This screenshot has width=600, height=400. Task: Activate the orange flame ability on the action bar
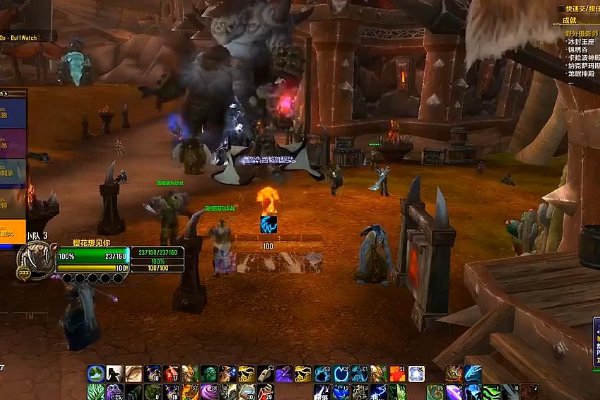398,374
